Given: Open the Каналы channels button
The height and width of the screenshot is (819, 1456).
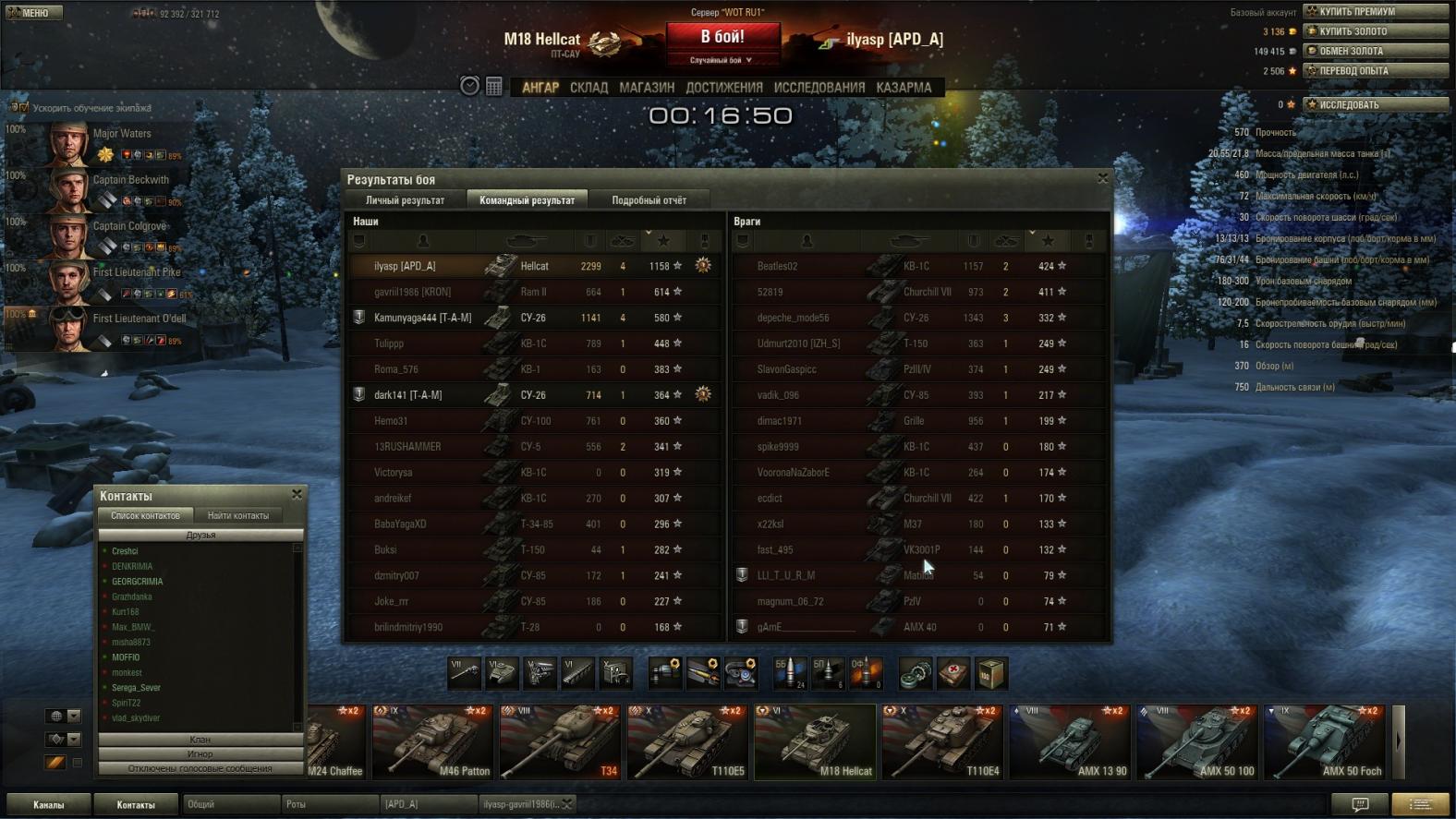Looking at the screenshot, I should (49, 805).
